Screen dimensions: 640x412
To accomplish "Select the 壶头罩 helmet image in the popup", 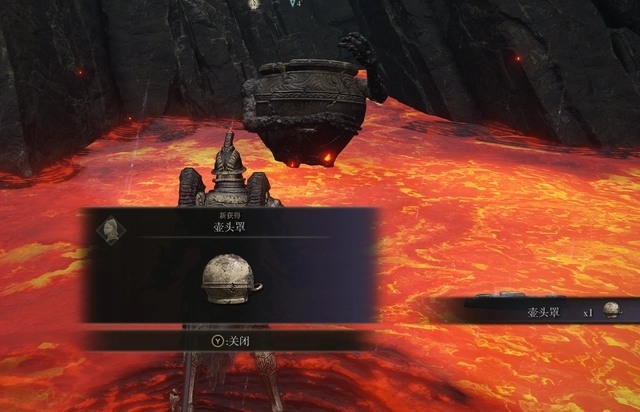I will 230,278.
